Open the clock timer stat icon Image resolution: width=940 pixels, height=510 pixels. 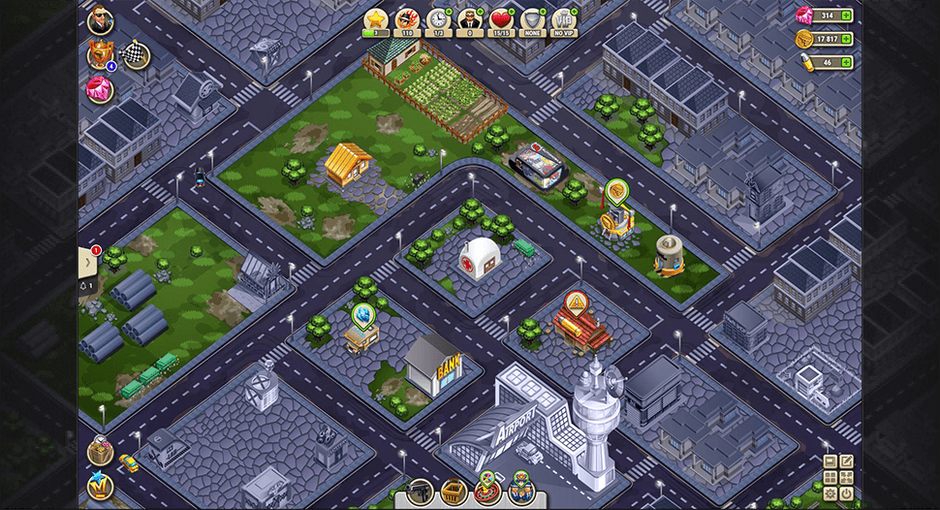(x=438, y=19)
